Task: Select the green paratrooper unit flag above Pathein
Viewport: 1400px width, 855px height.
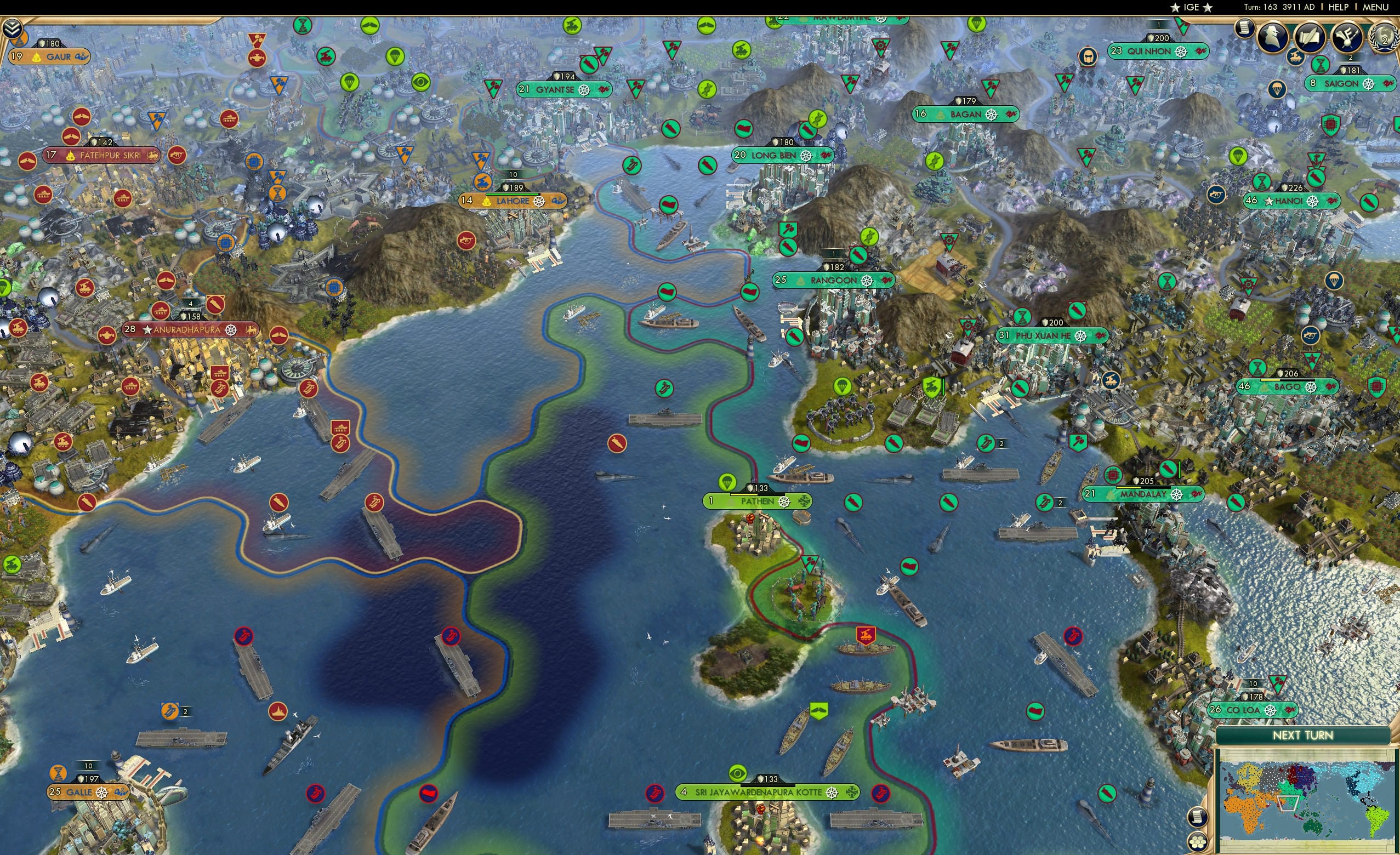Action: tap(727, 482)
